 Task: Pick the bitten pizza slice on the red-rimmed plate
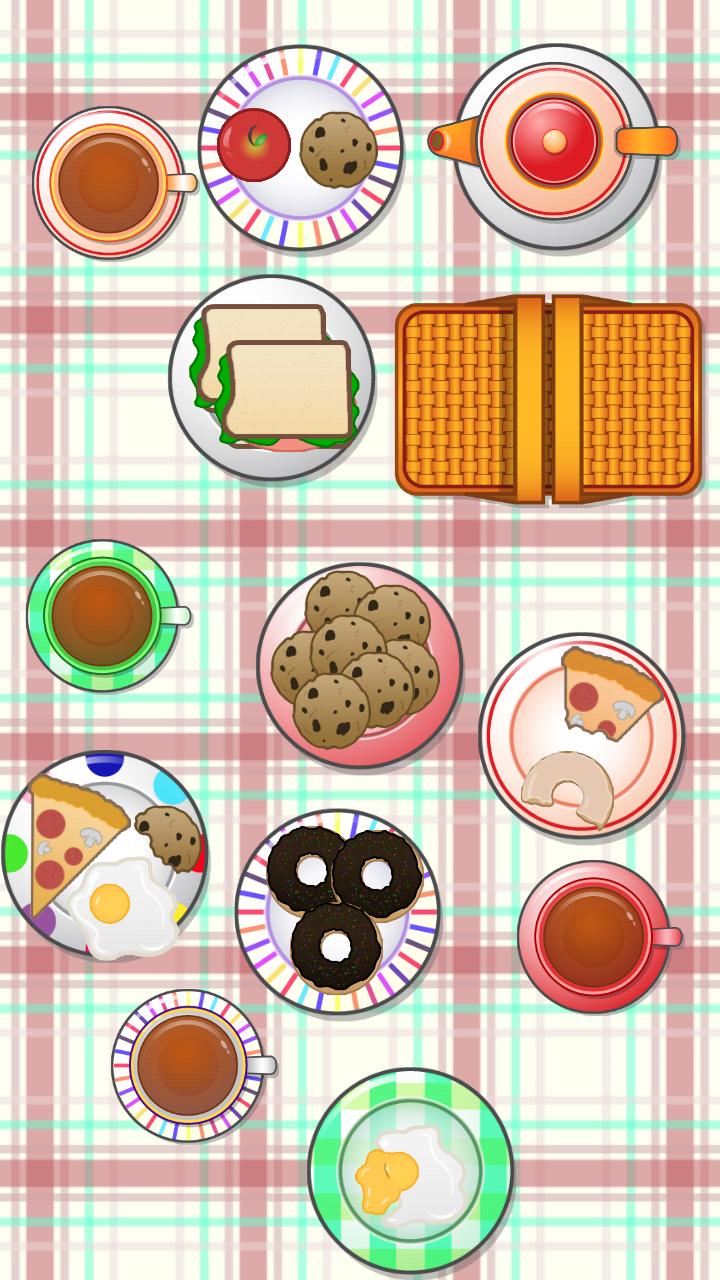pos(606,694)
